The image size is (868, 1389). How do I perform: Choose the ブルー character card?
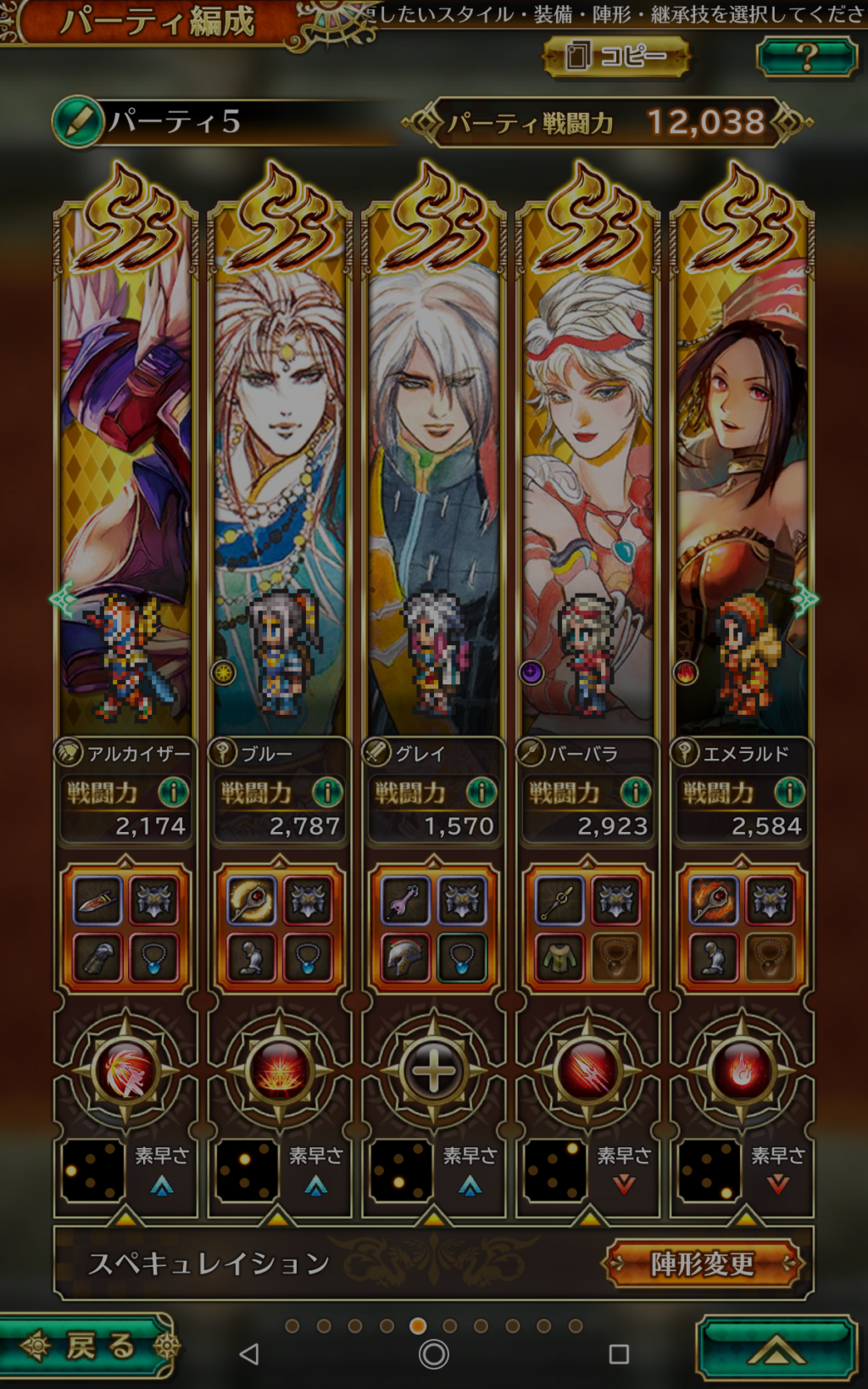coord(280,475)
